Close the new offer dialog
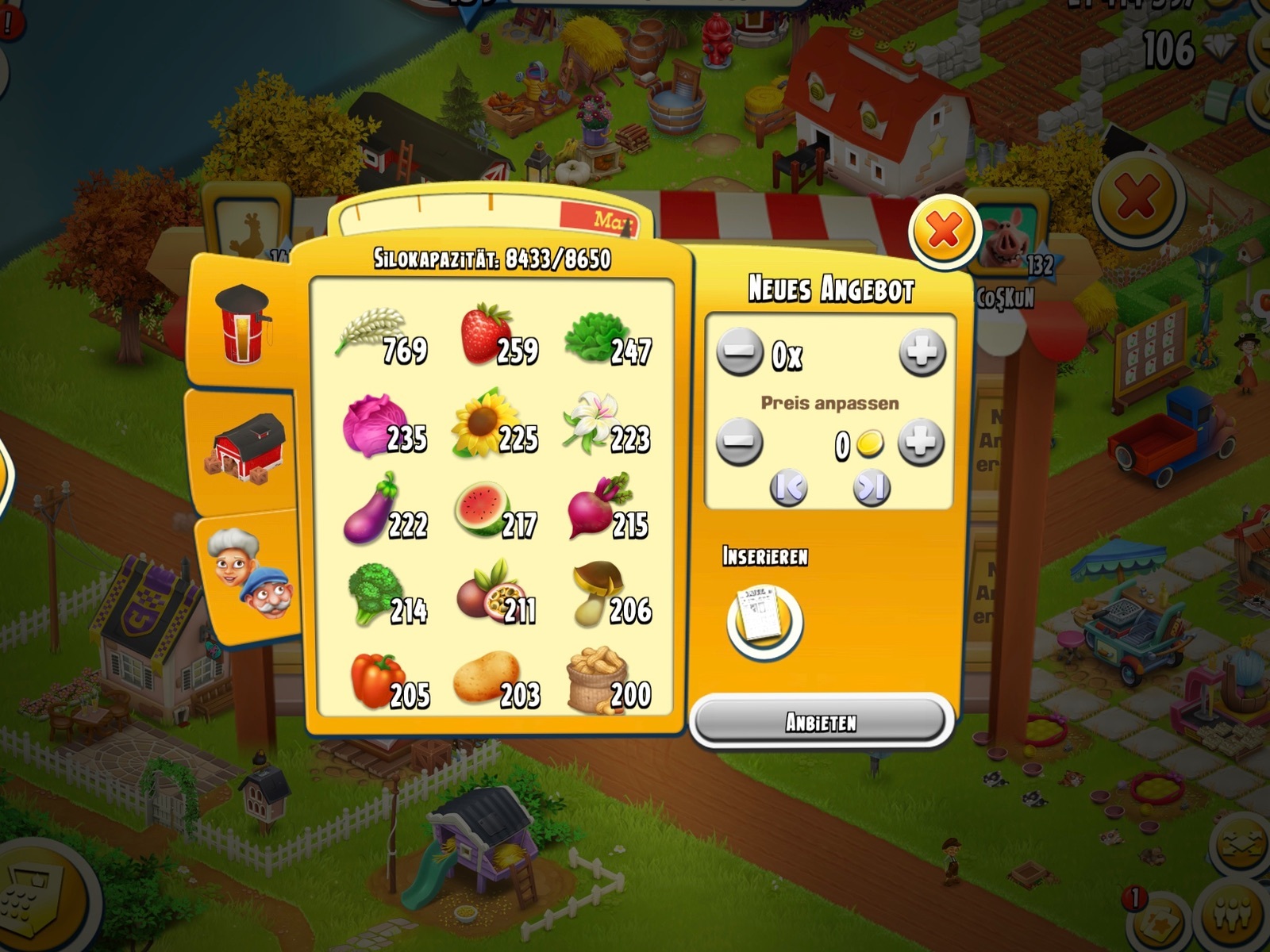The width and height of the screenshot is (1270, 952). point(944,231)
